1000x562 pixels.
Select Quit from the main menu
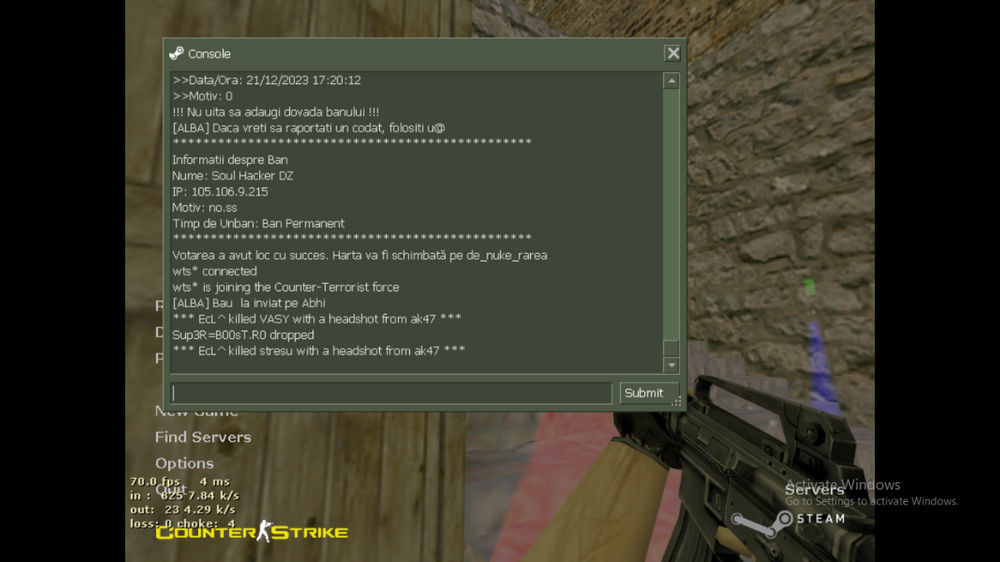(171, 489)
